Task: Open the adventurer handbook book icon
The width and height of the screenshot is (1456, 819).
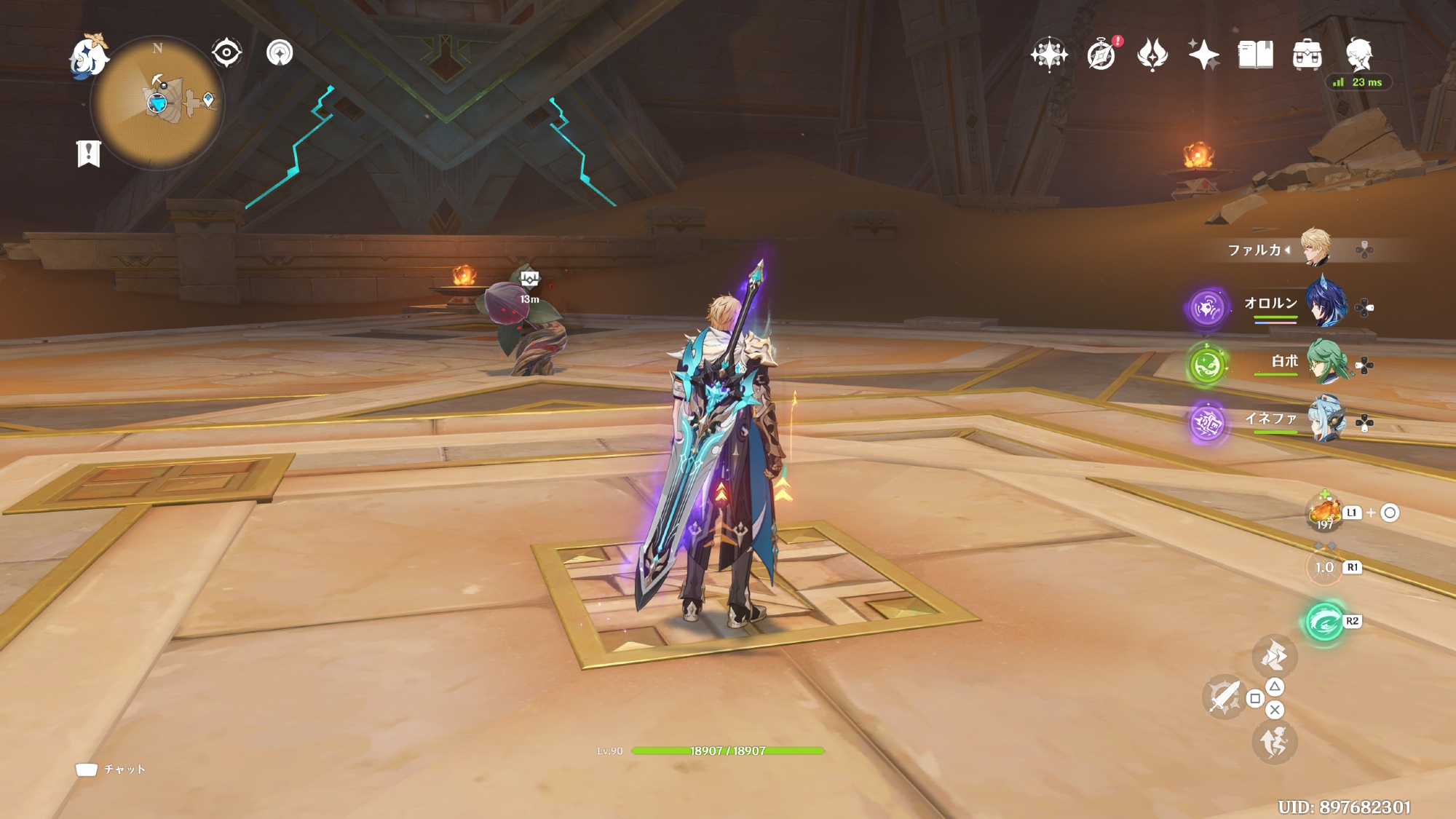Action: [x=1256, y=55]
